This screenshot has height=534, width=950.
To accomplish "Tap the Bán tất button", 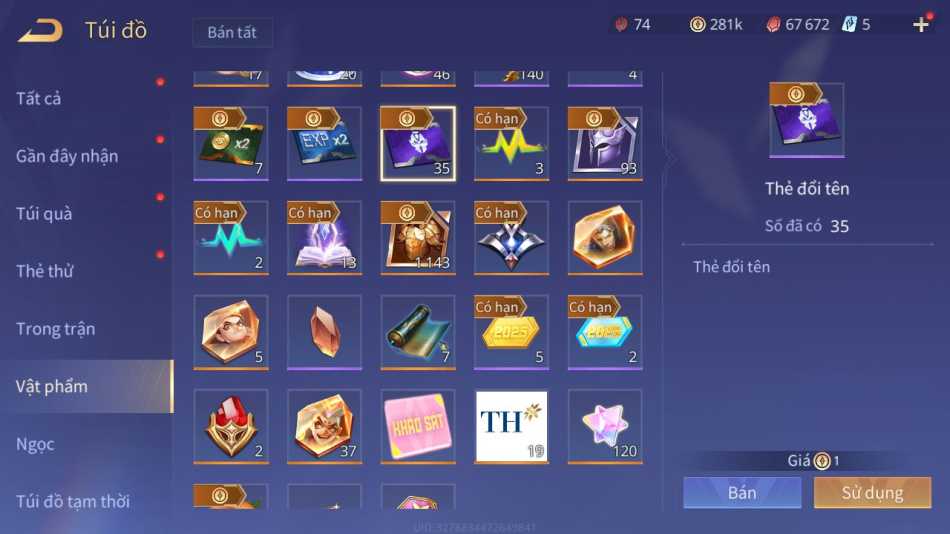I will [232, 32].
